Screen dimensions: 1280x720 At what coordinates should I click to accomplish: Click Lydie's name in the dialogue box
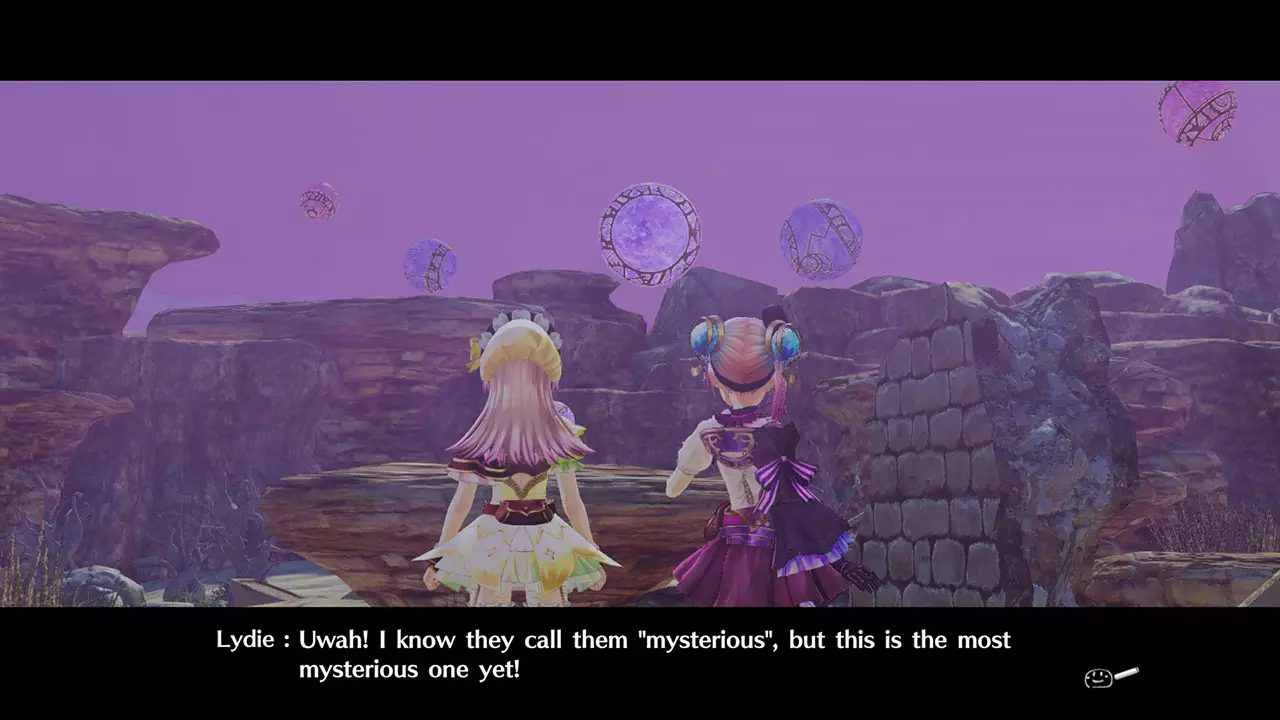coord(247,640)
